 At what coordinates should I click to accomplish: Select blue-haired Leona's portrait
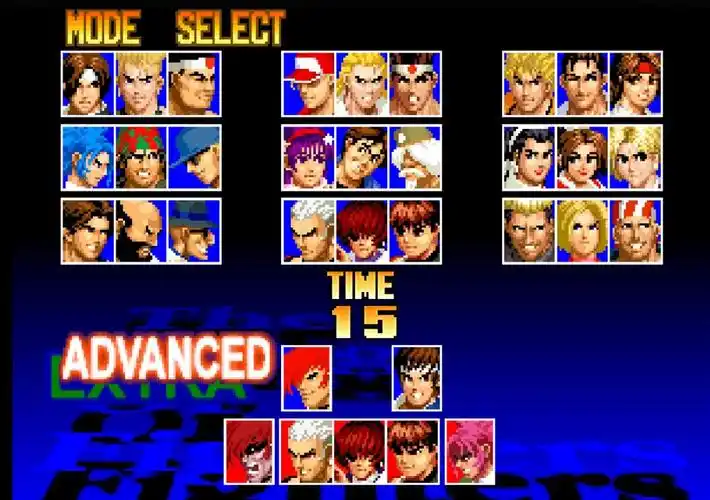coord(88,157)
